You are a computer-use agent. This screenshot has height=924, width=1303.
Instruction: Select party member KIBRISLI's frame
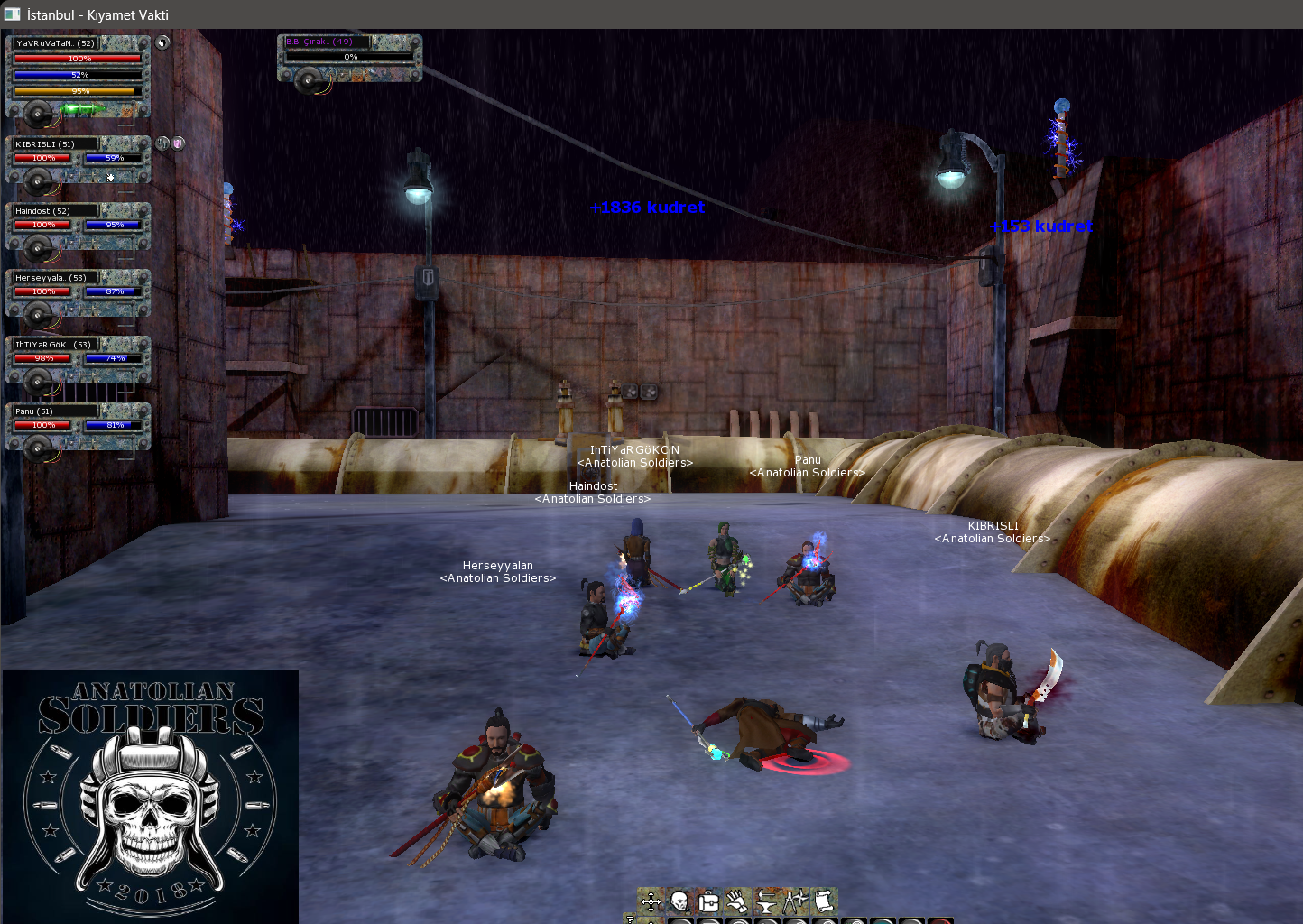pyautogui.click(x=79, y=159)
